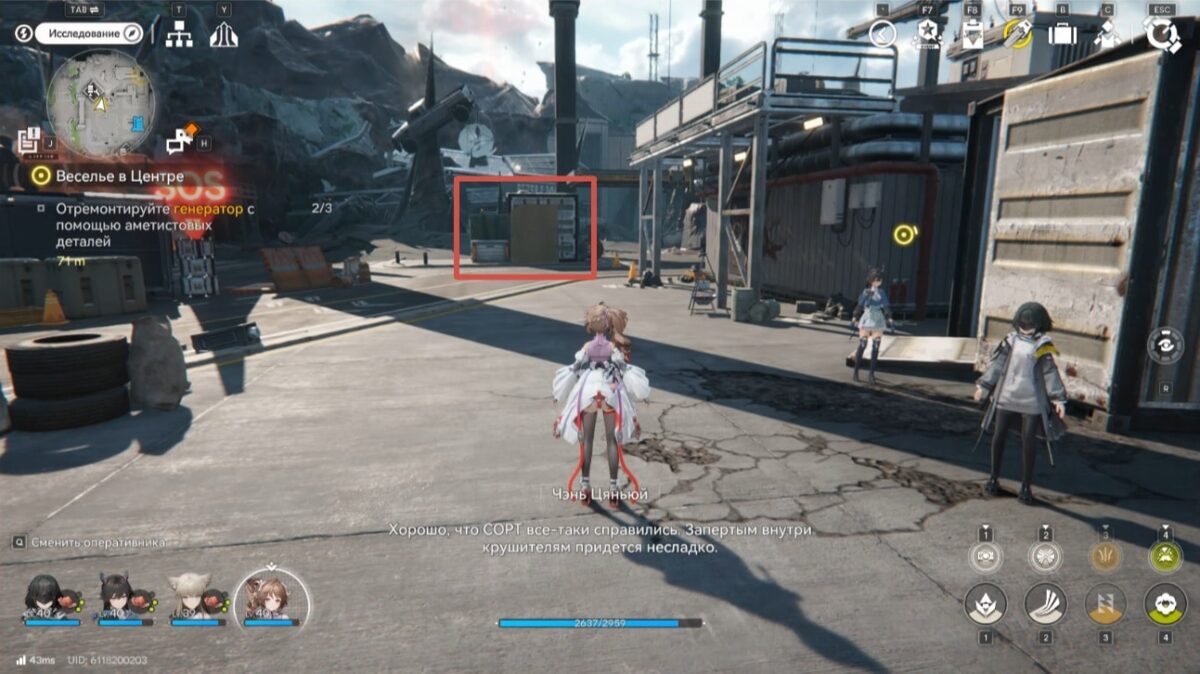Screen dimensions: 1200x674
Task: Open the main menu ring icon
Action: pyautogui.click(x=1162, y=35)
